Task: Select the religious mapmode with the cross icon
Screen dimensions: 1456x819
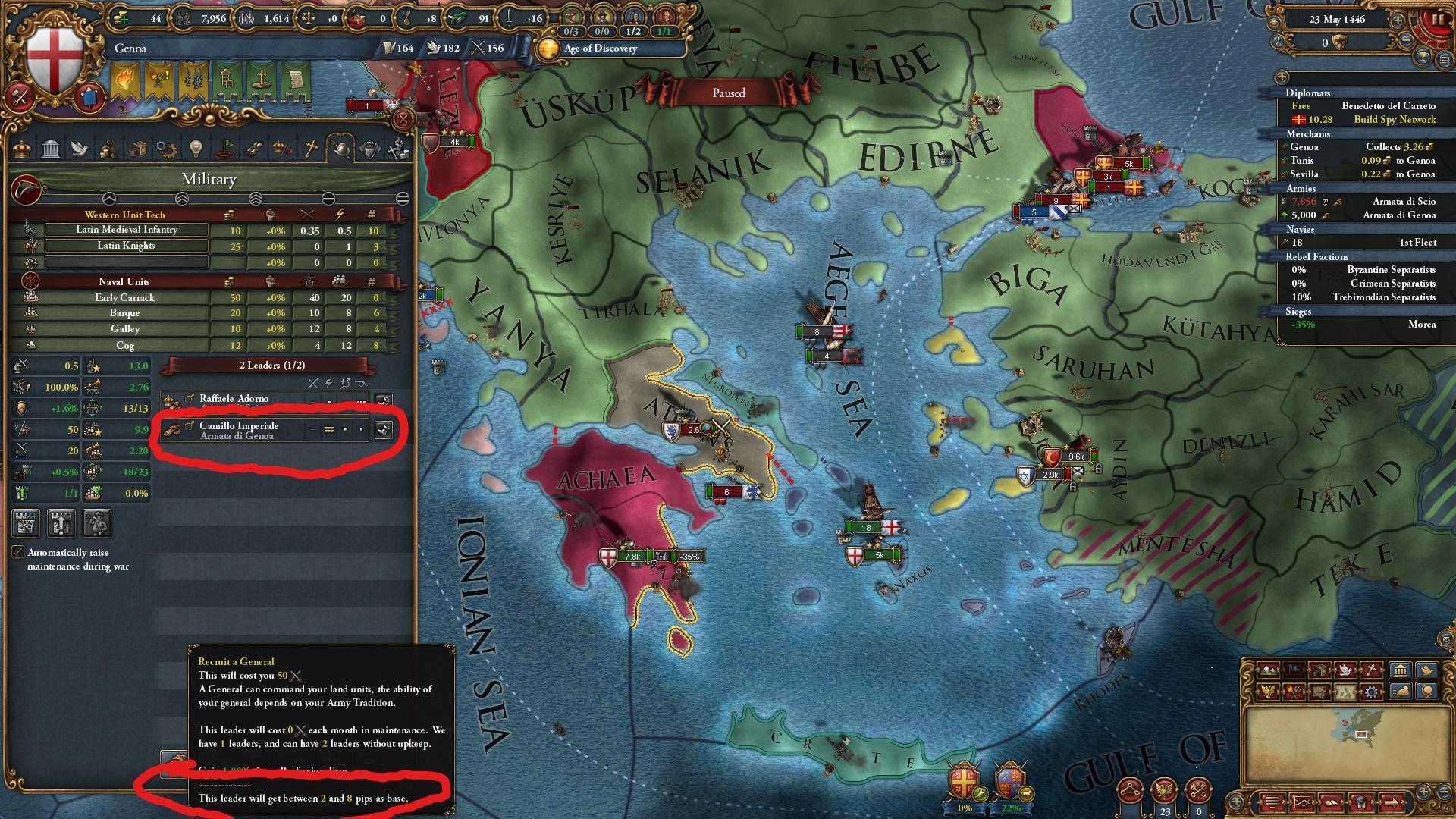Action: pos(1370,670)
